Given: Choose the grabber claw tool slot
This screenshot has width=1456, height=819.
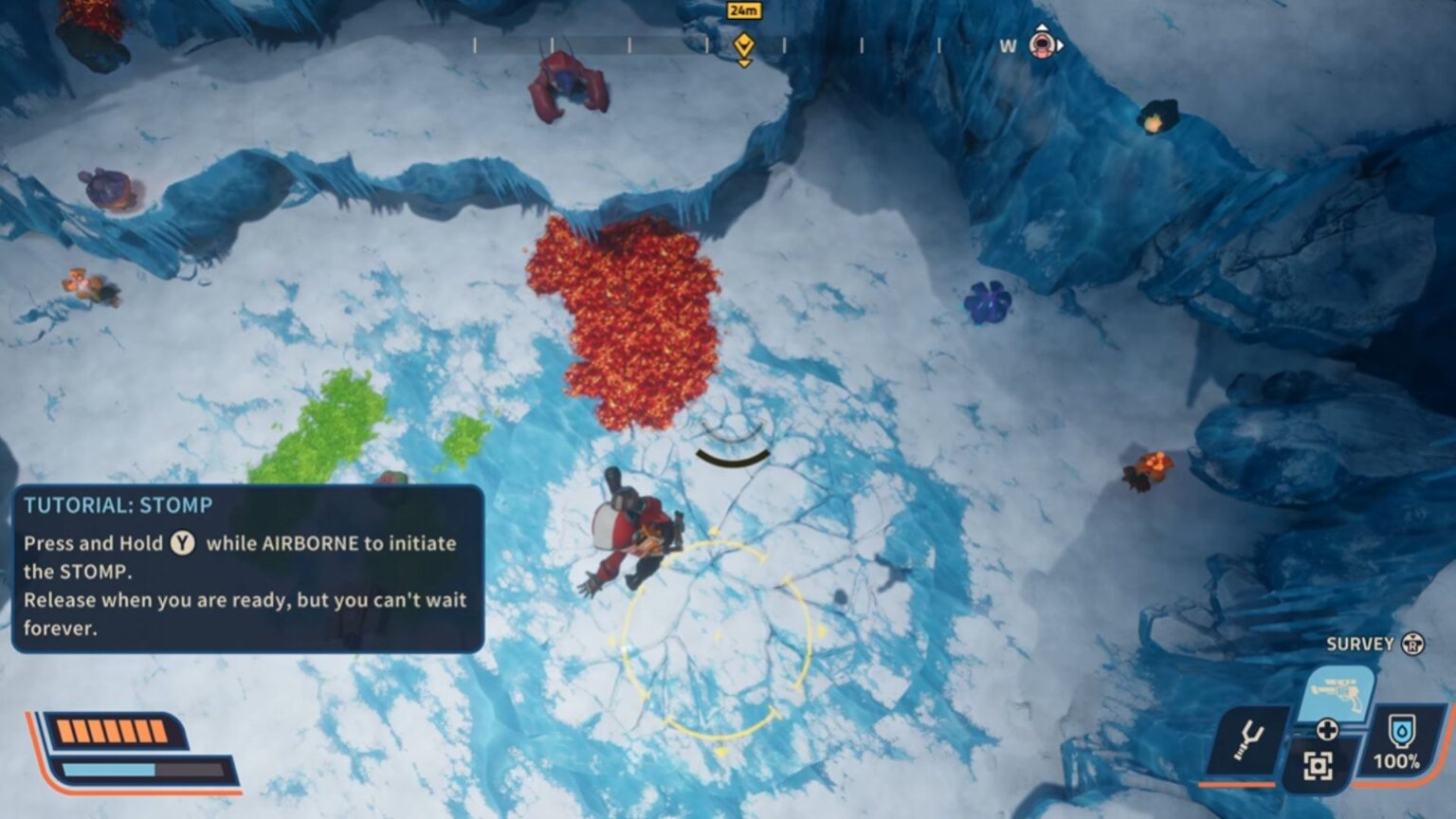Looking at the screenshot, I should [1248, 739].
